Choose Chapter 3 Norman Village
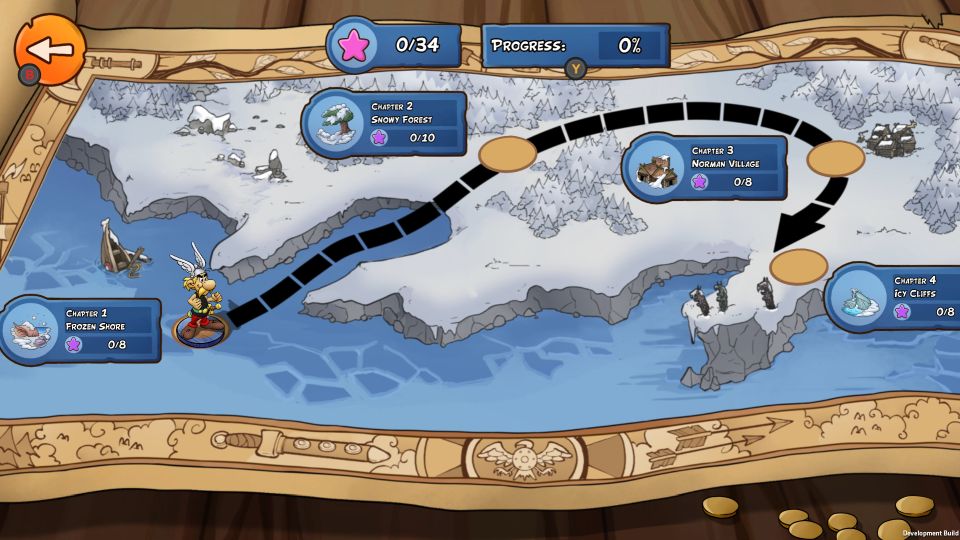This screenshot has width=960, height=540. pos(706,167)
